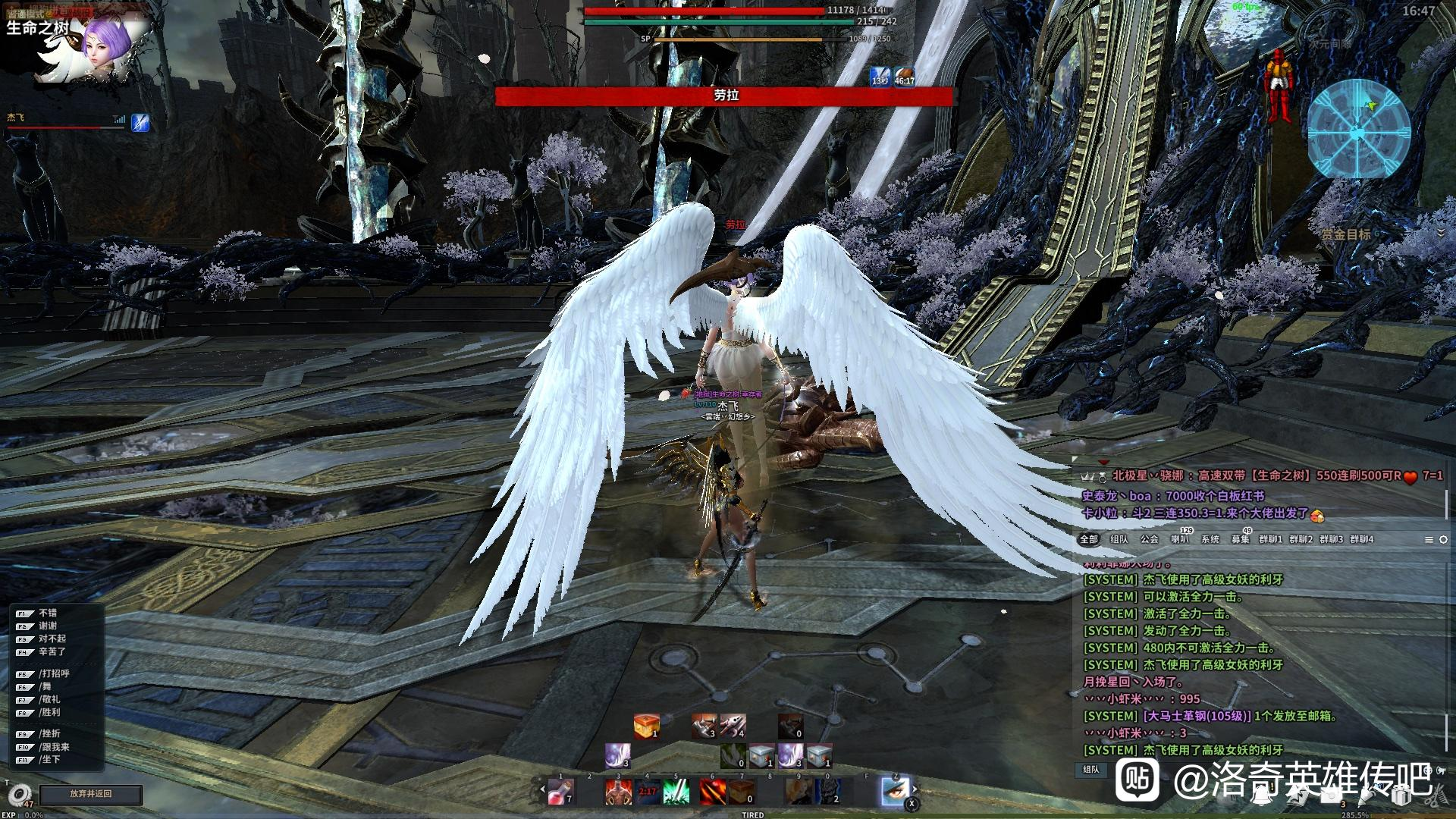Image resolution: width=1456 pixels, height=819 pixels.
Task: Use the orange treasure box item
Action: coord(646,726)
